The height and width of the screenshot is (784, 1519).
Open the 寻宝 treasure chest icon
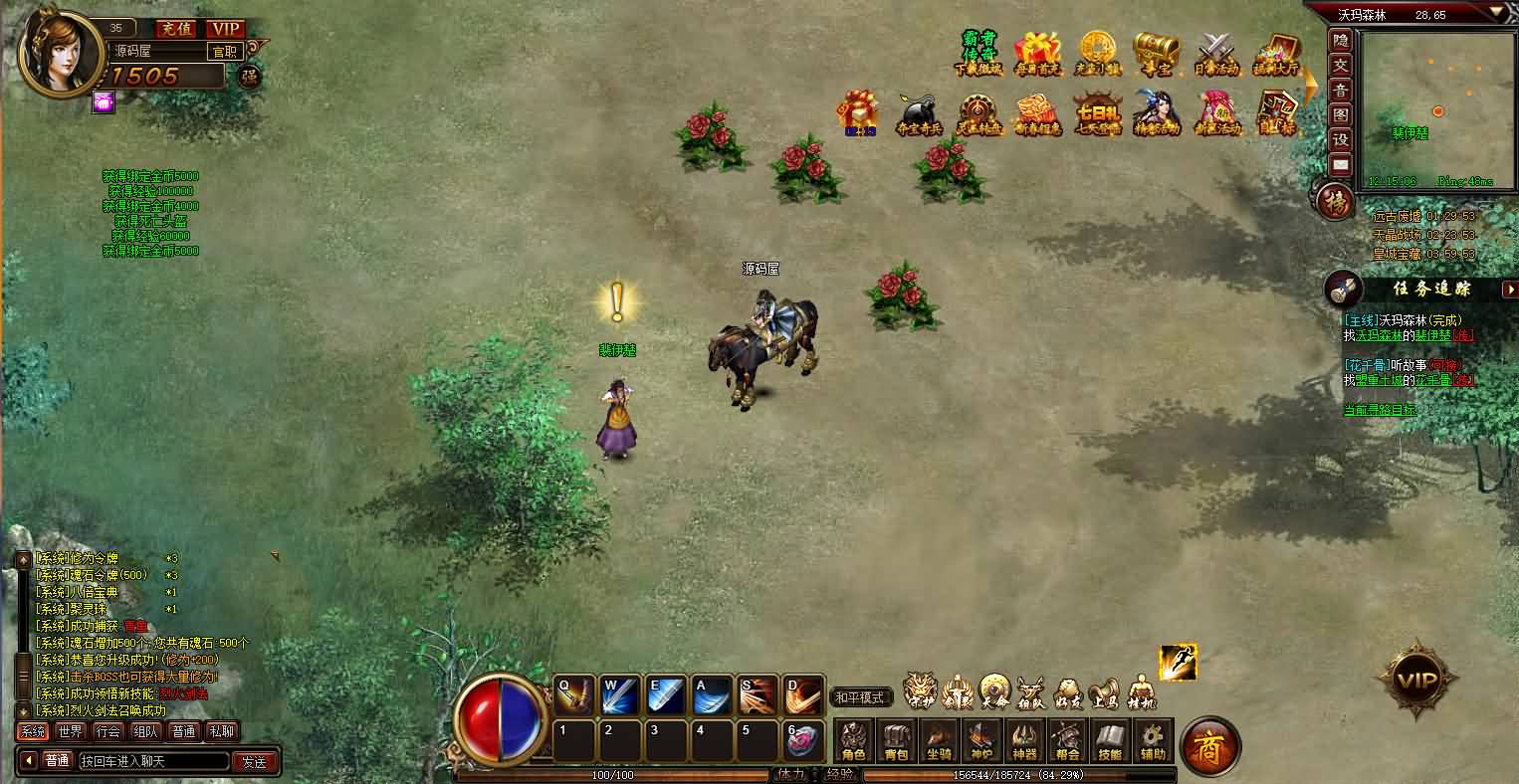[x=1156, y=53]
